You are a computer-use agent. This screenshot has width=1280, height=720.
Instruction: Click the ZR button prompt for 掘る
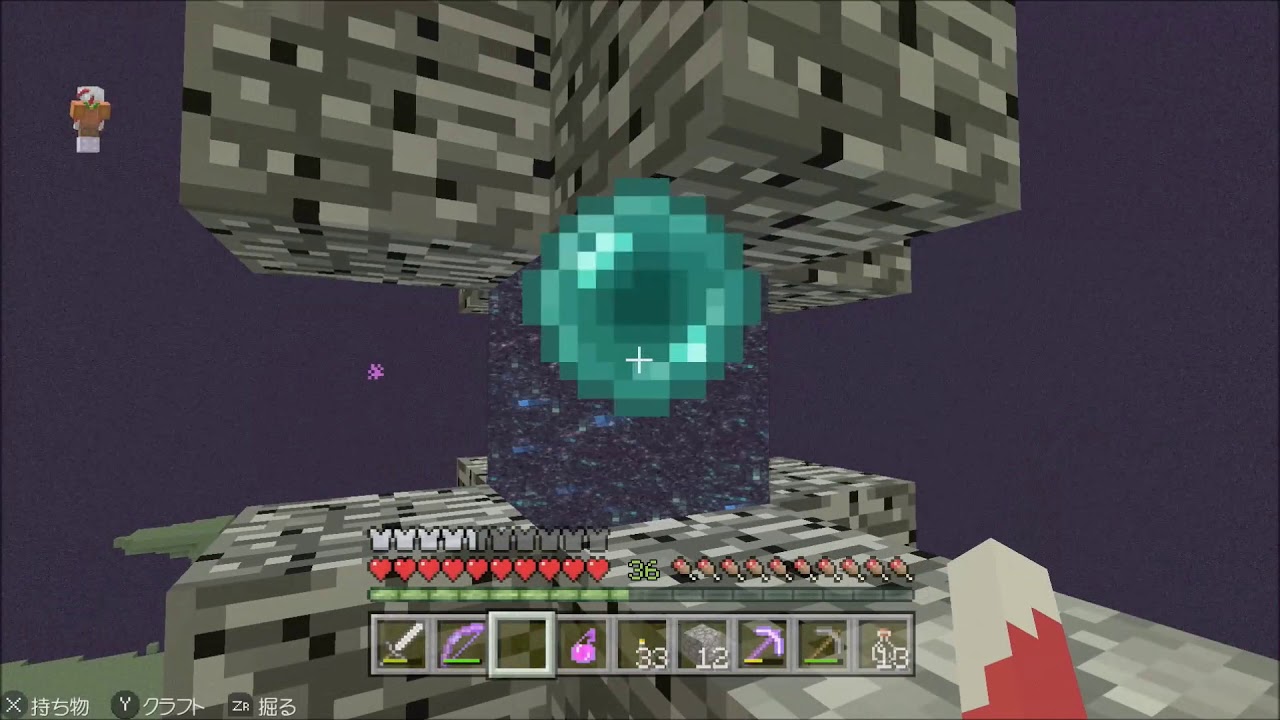pyautogui.click(x=239, y=705)
